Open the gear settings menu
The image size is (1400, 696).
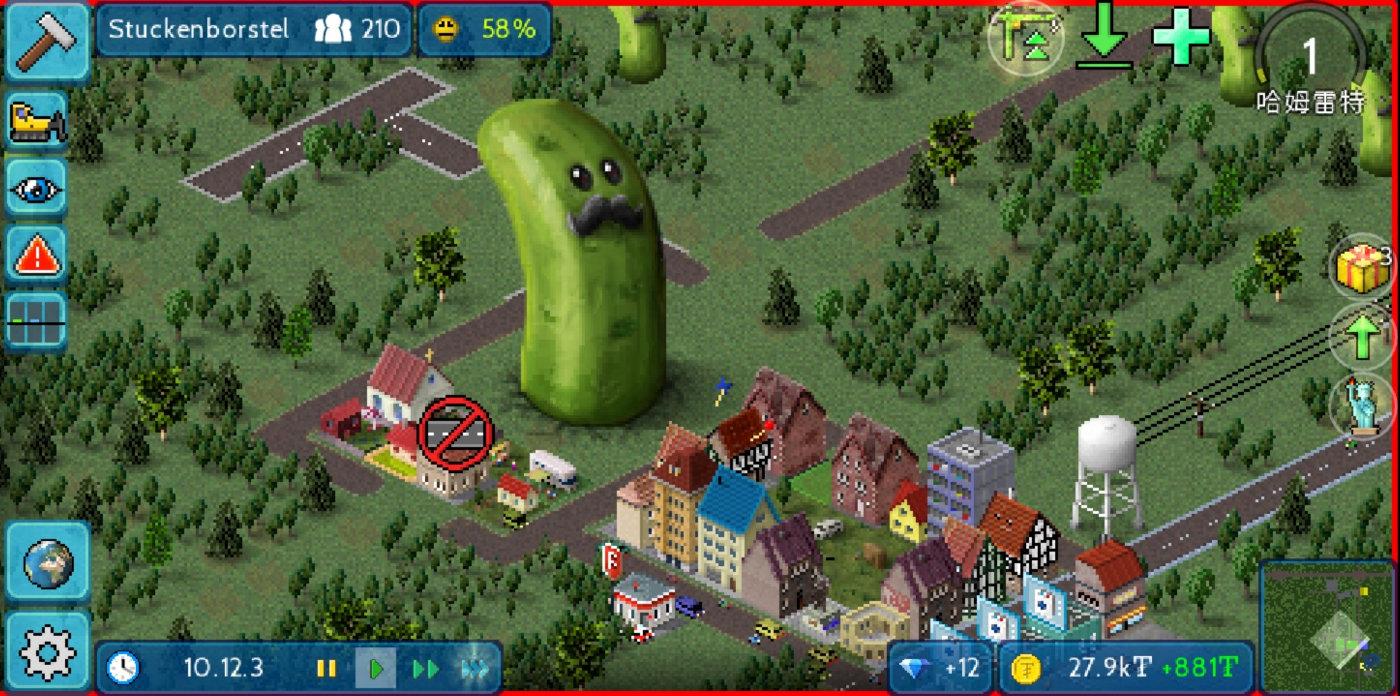(x=47, y=652)
